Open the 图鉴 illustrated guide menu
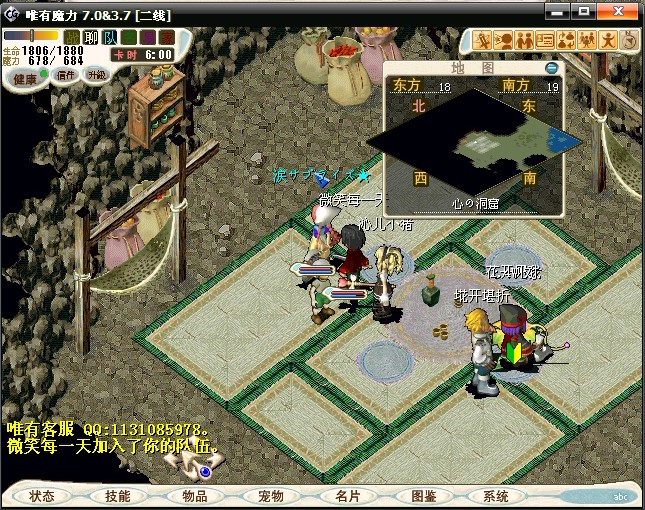Screen dimensions: 645x510 (x=424, y=496)
